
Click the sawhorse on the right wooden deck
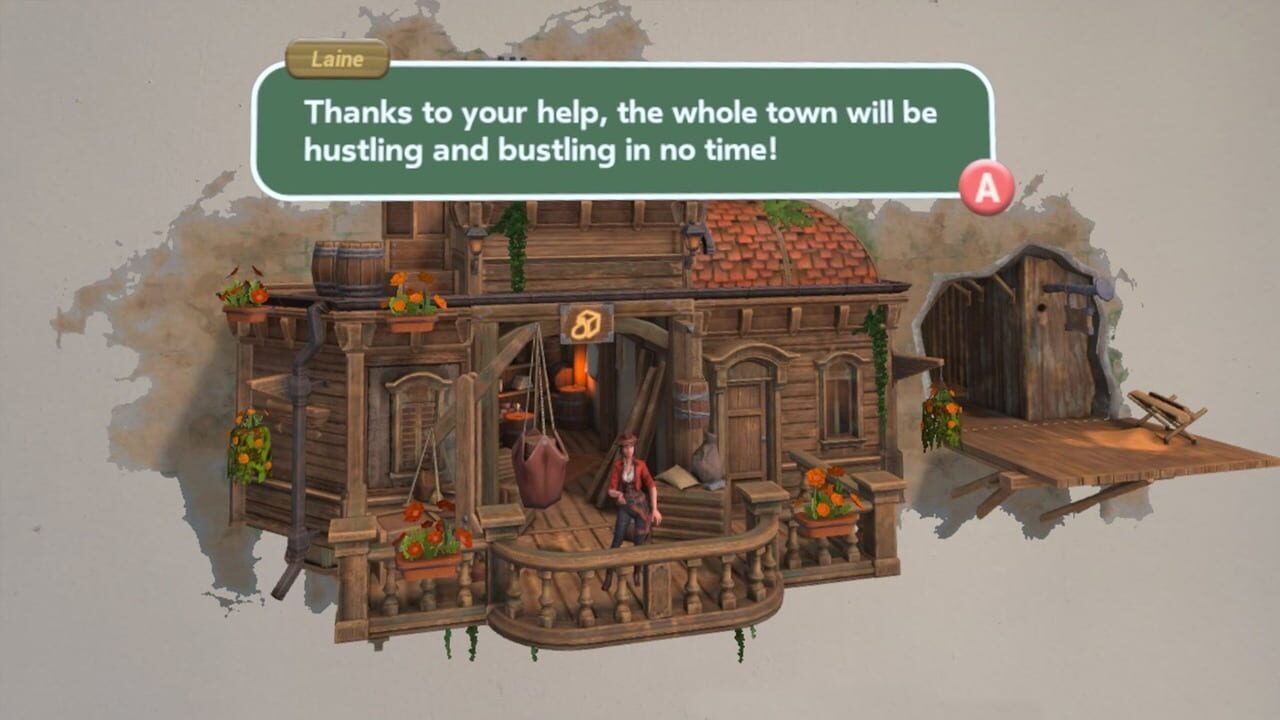point(1165,415)
